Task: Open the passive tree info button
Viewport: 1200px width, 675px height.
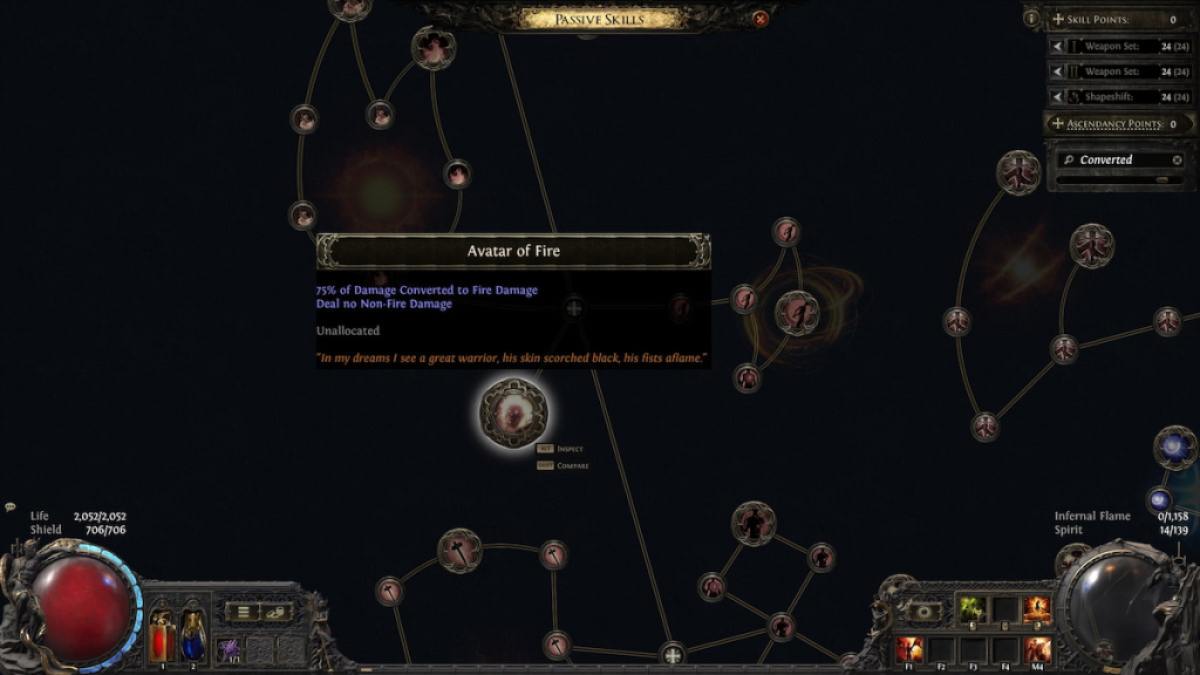Action: [1032, 18]
